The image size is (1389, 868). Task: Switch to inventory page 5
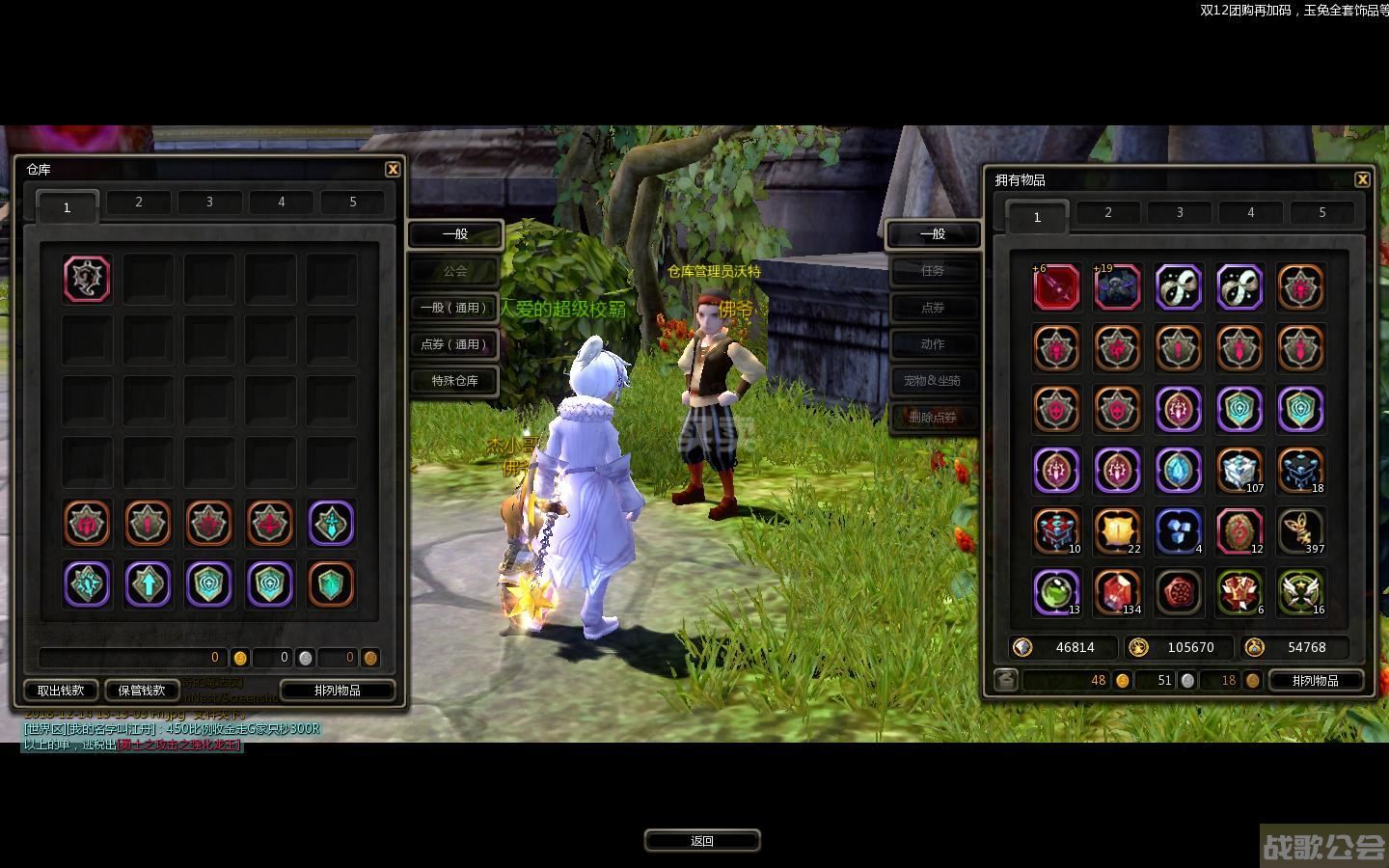click(x=1321, y=213)
